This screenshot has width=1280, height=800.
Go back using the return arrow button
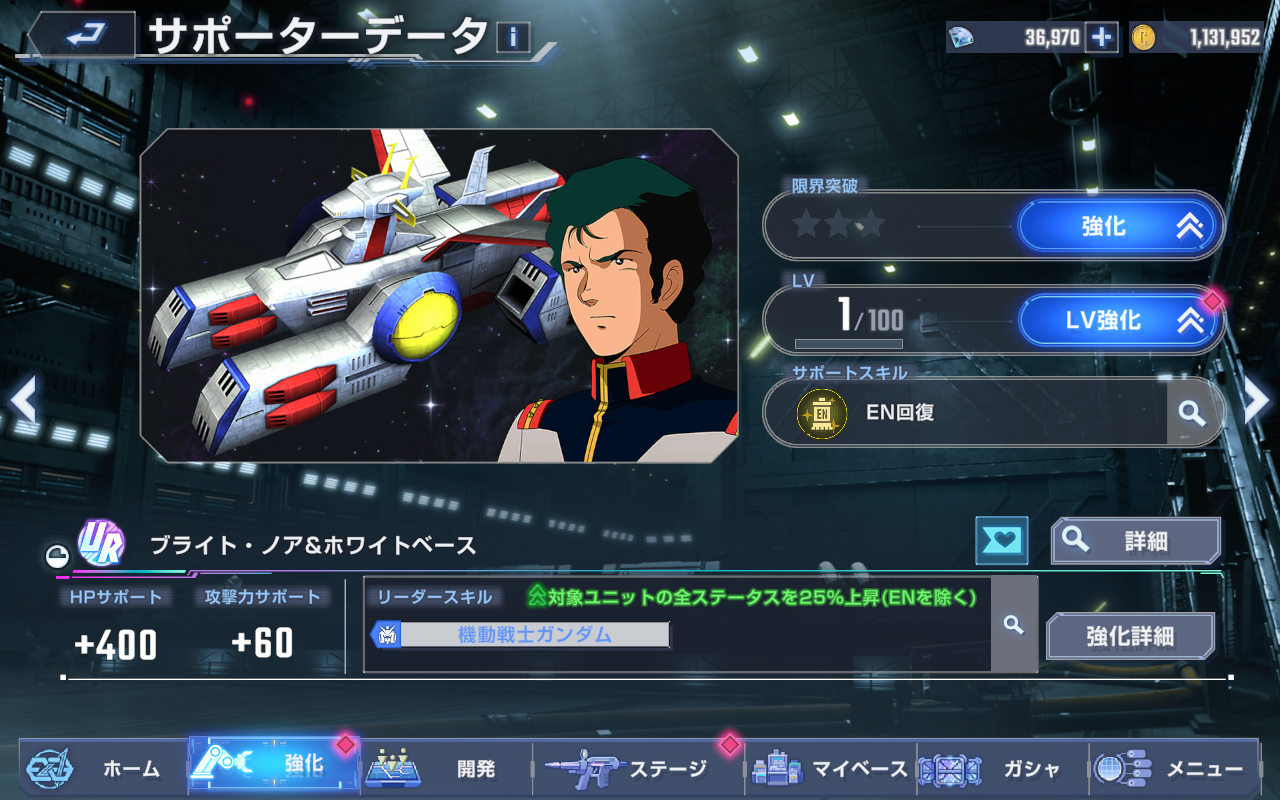pos(83,36)
